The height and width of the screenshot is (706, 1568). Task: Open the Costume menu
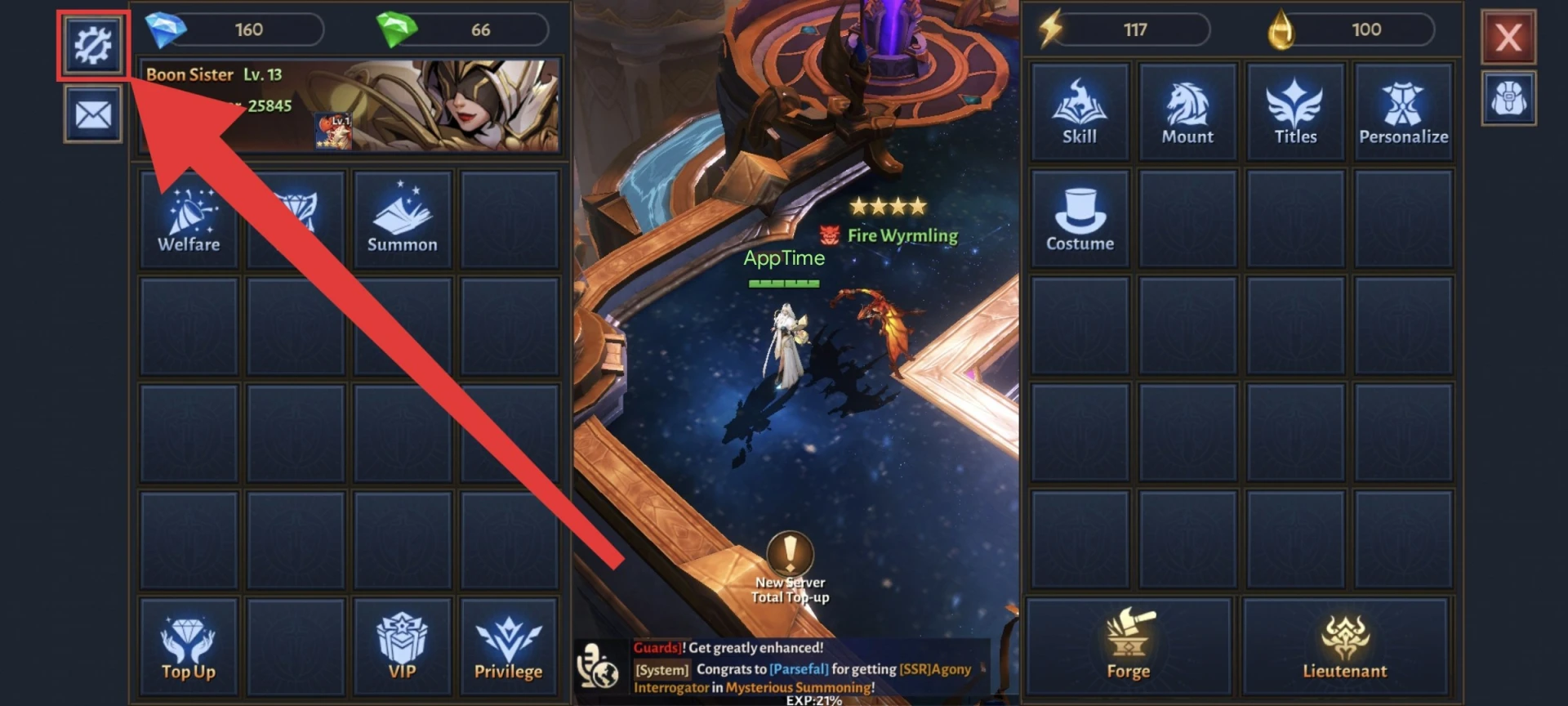click(1079, 219)
